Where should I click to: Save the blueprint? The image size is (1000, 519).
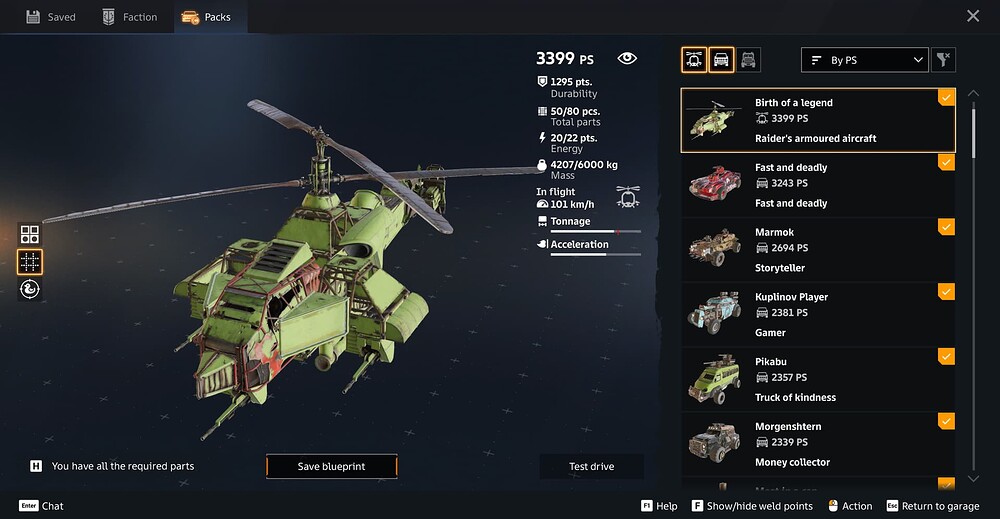tap(331, 466)
